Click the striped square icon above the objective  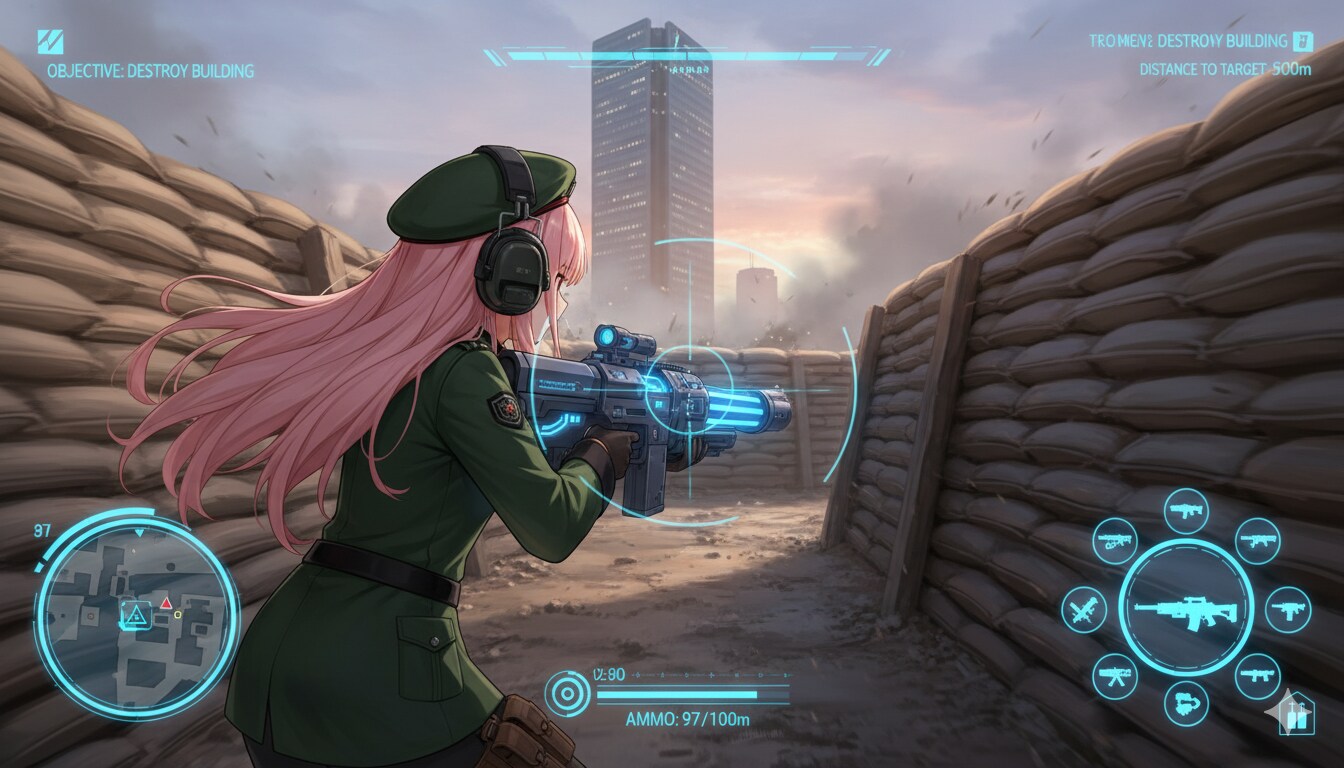click(x=50, y=42)
